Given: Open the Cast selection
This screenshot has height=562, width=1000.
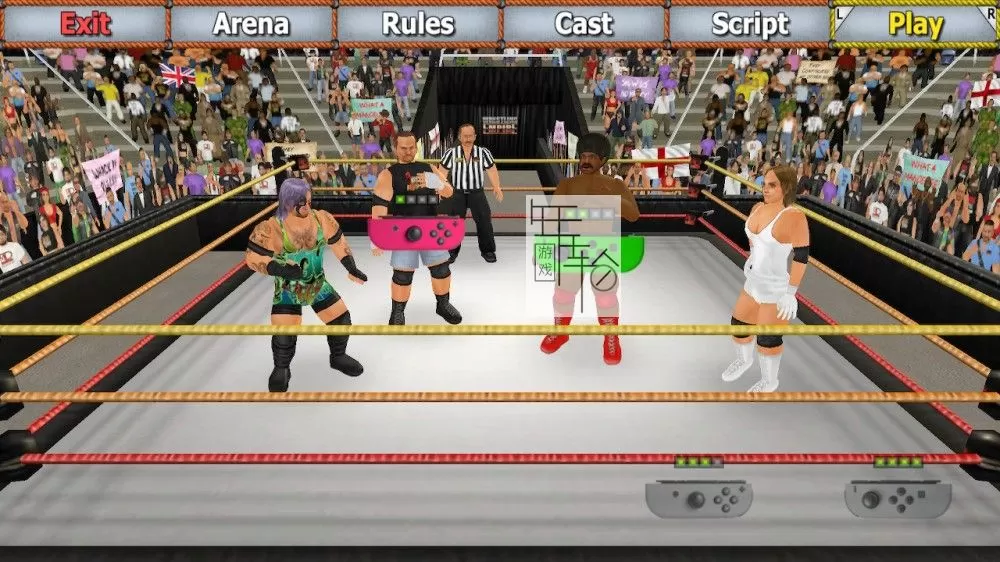Looking at the screenshot, I should click(583, 24).
